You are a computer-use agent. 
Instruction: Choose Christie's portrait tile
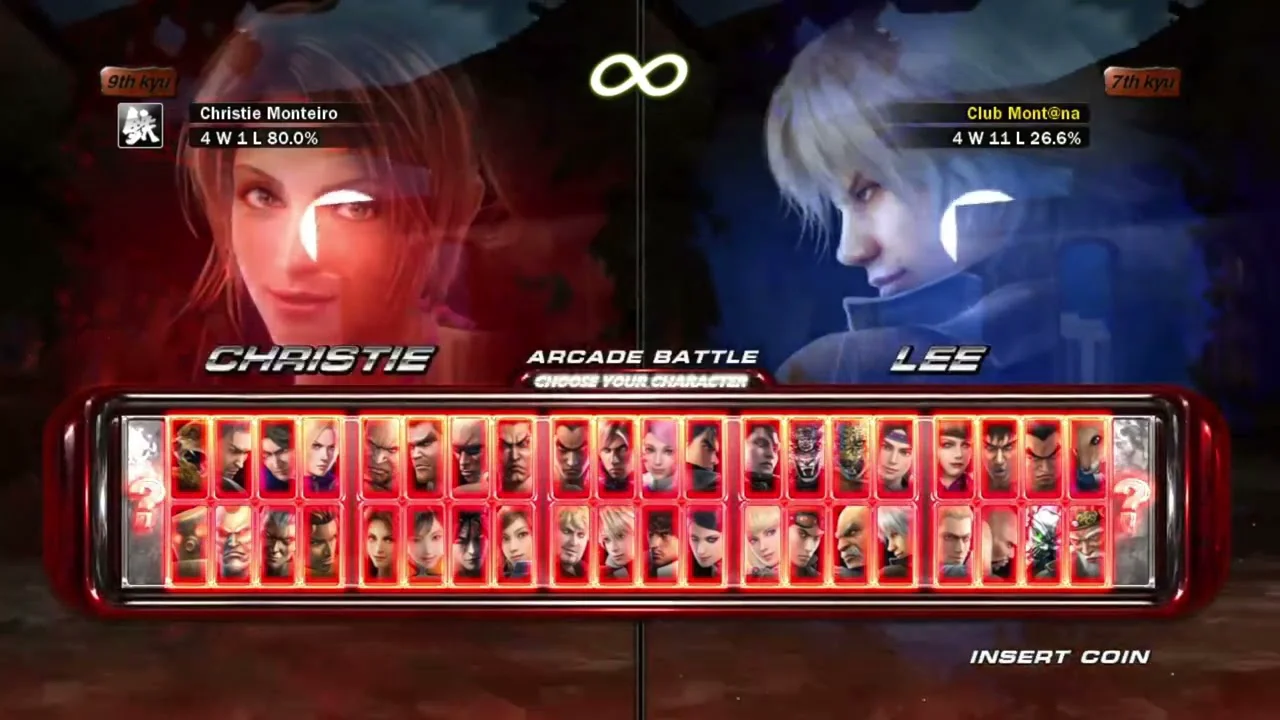380,544
